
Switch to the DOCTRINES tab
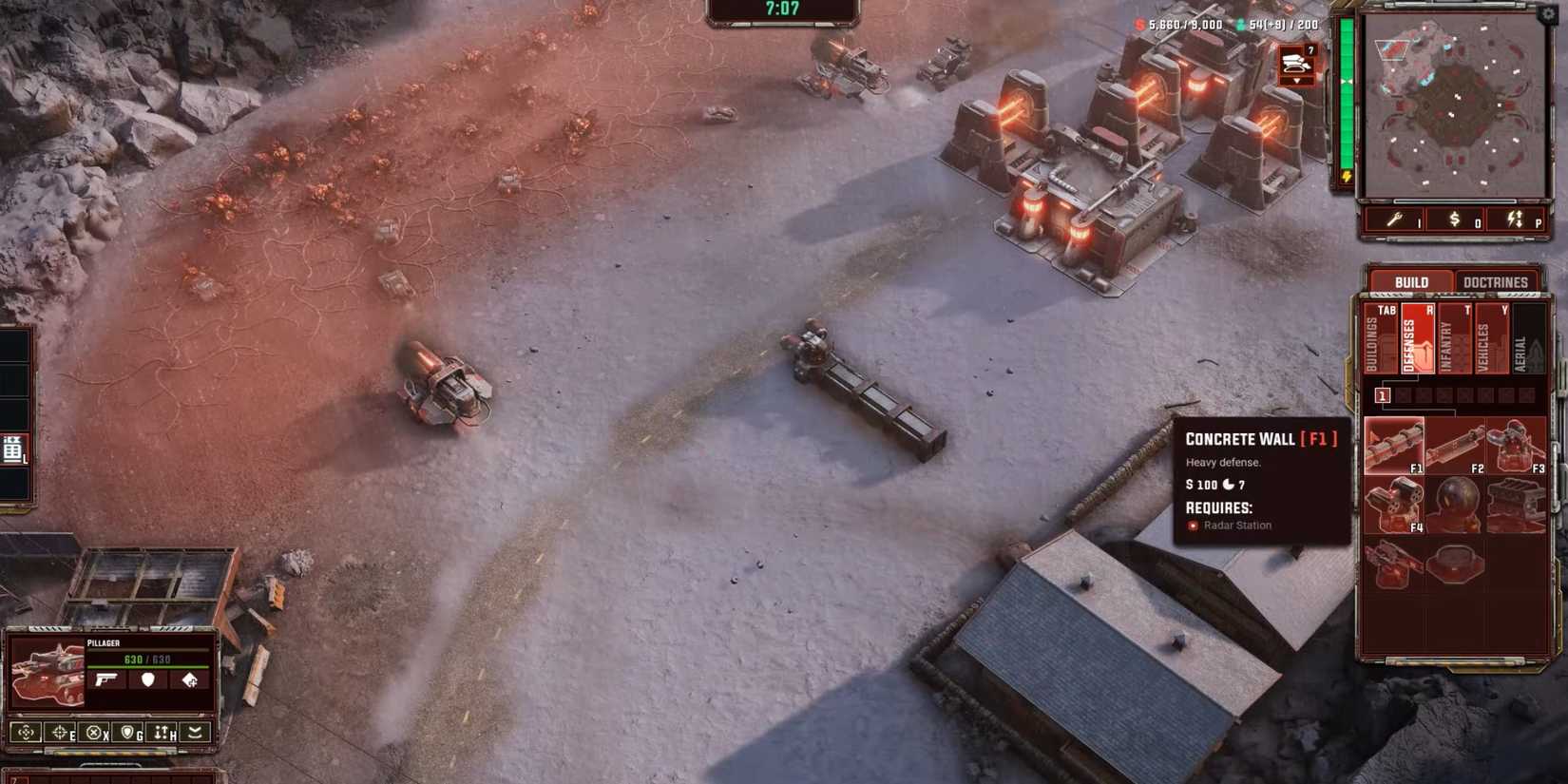[1497, 281]
